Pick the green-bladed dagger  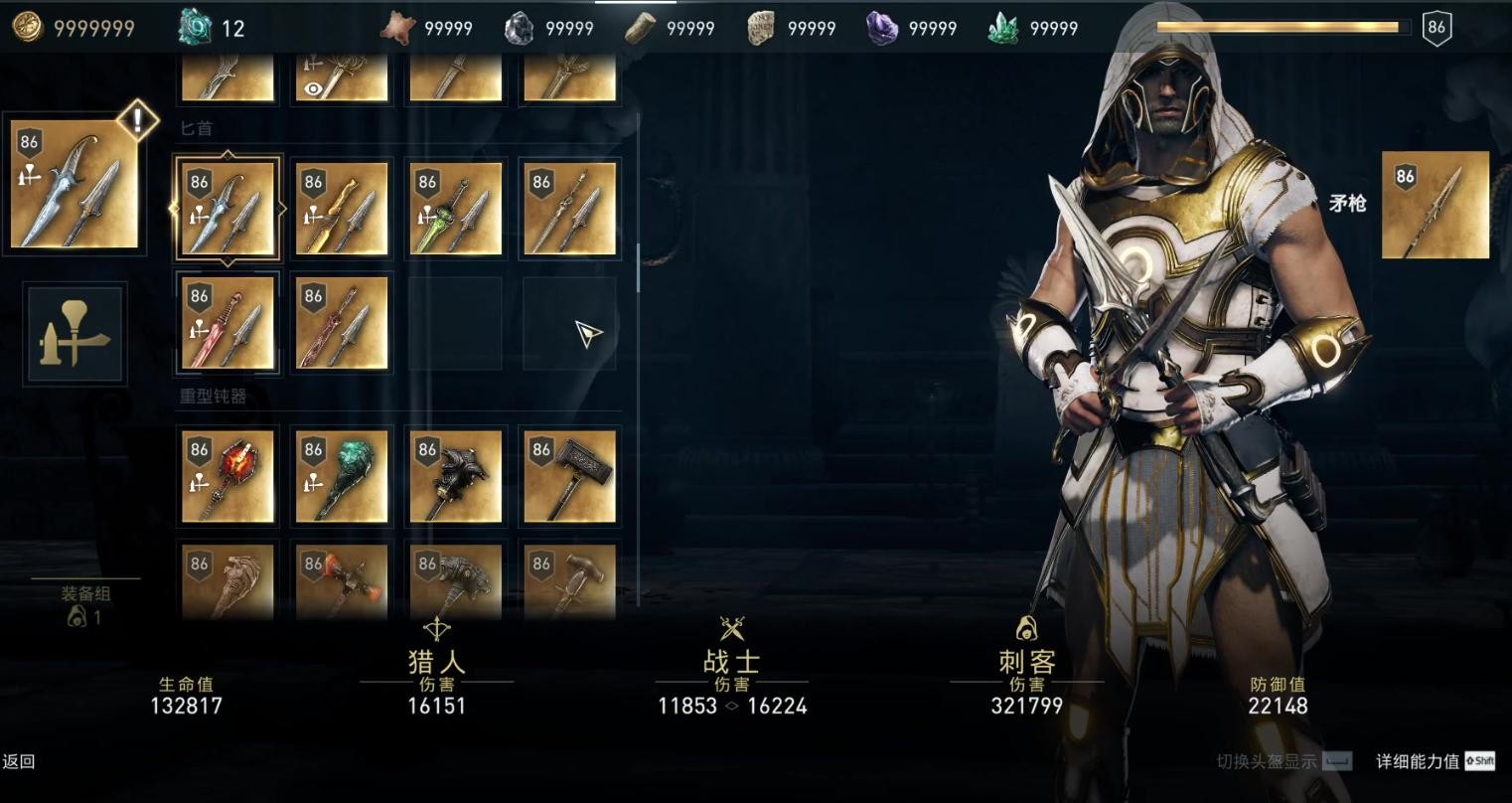click(x=455, y=209)
